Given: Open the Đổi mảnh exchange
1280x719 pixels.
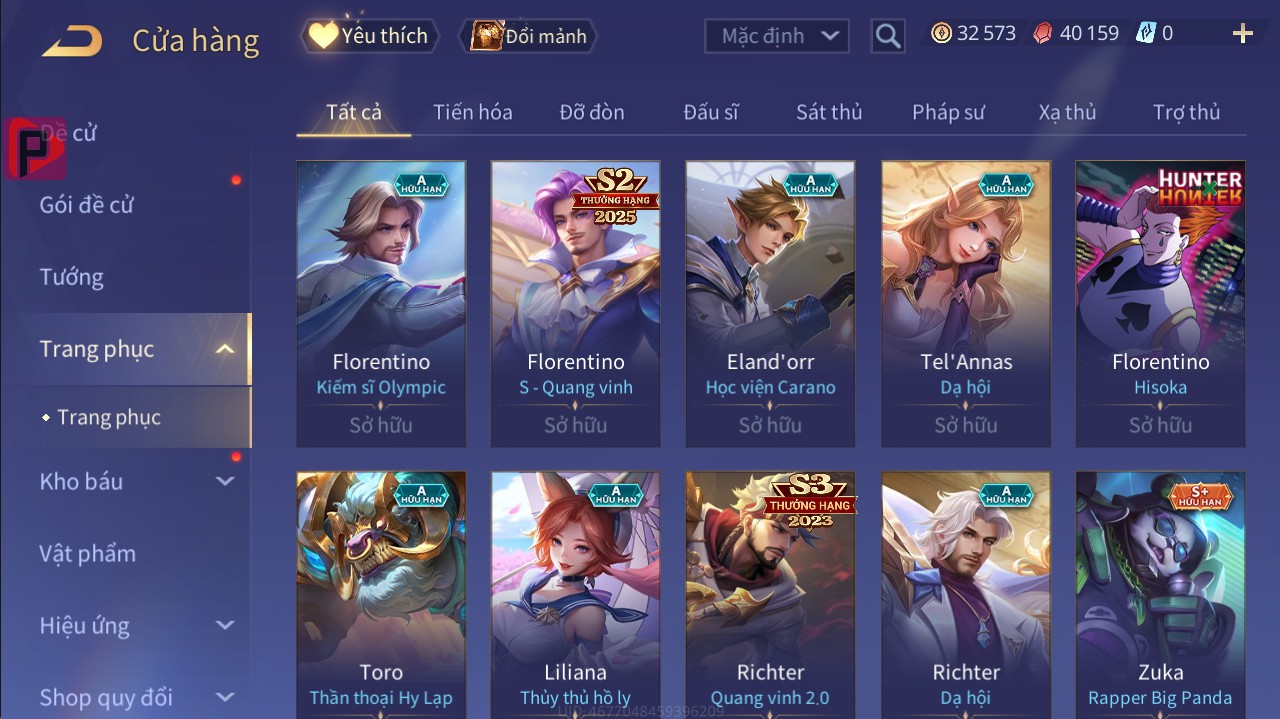Looking at the screenshot, I should 529,36.
